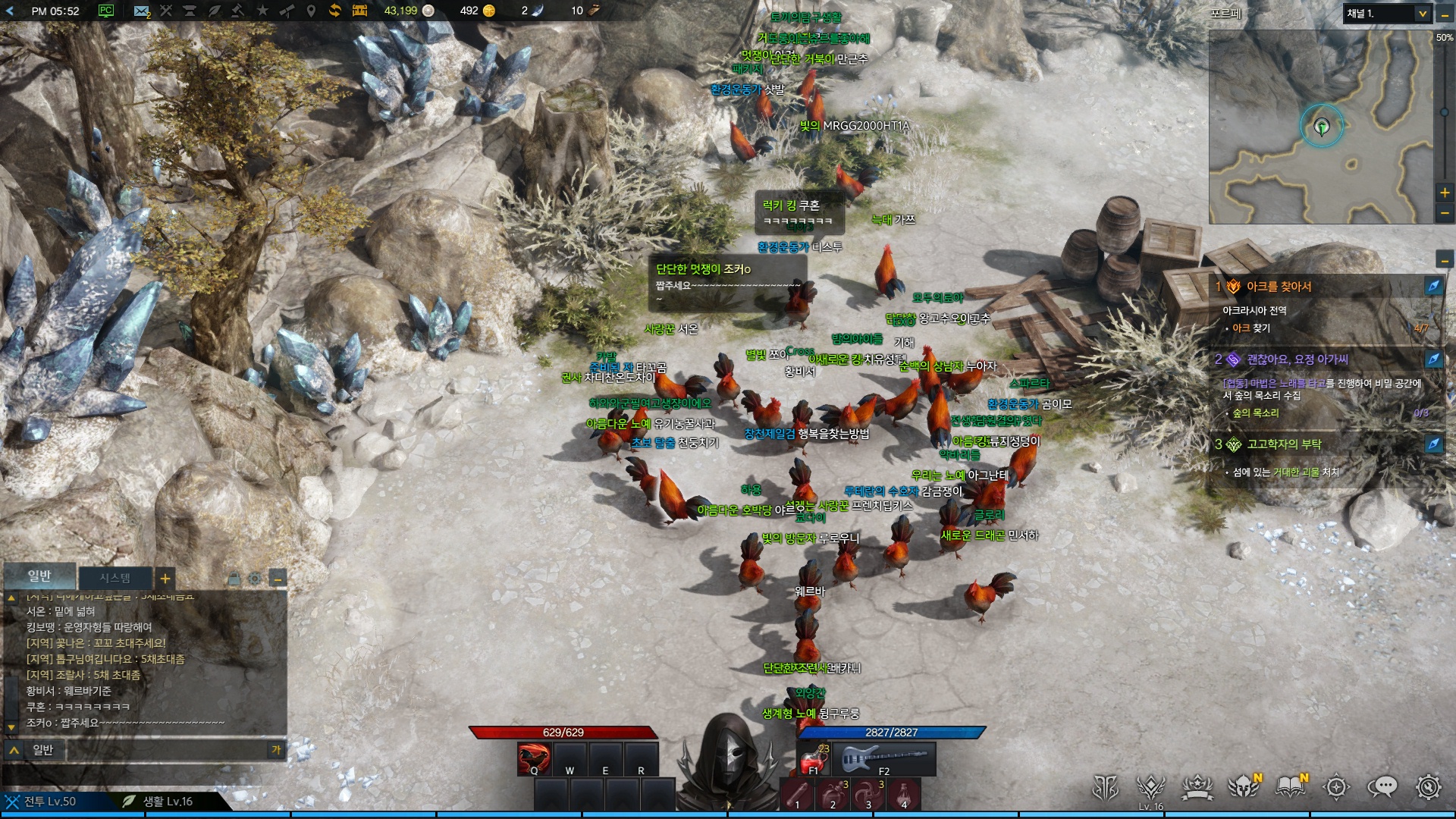Viewport: 1456px width, 819px height.
Task: Toggle the chat window lock
Action: (234, 579)
